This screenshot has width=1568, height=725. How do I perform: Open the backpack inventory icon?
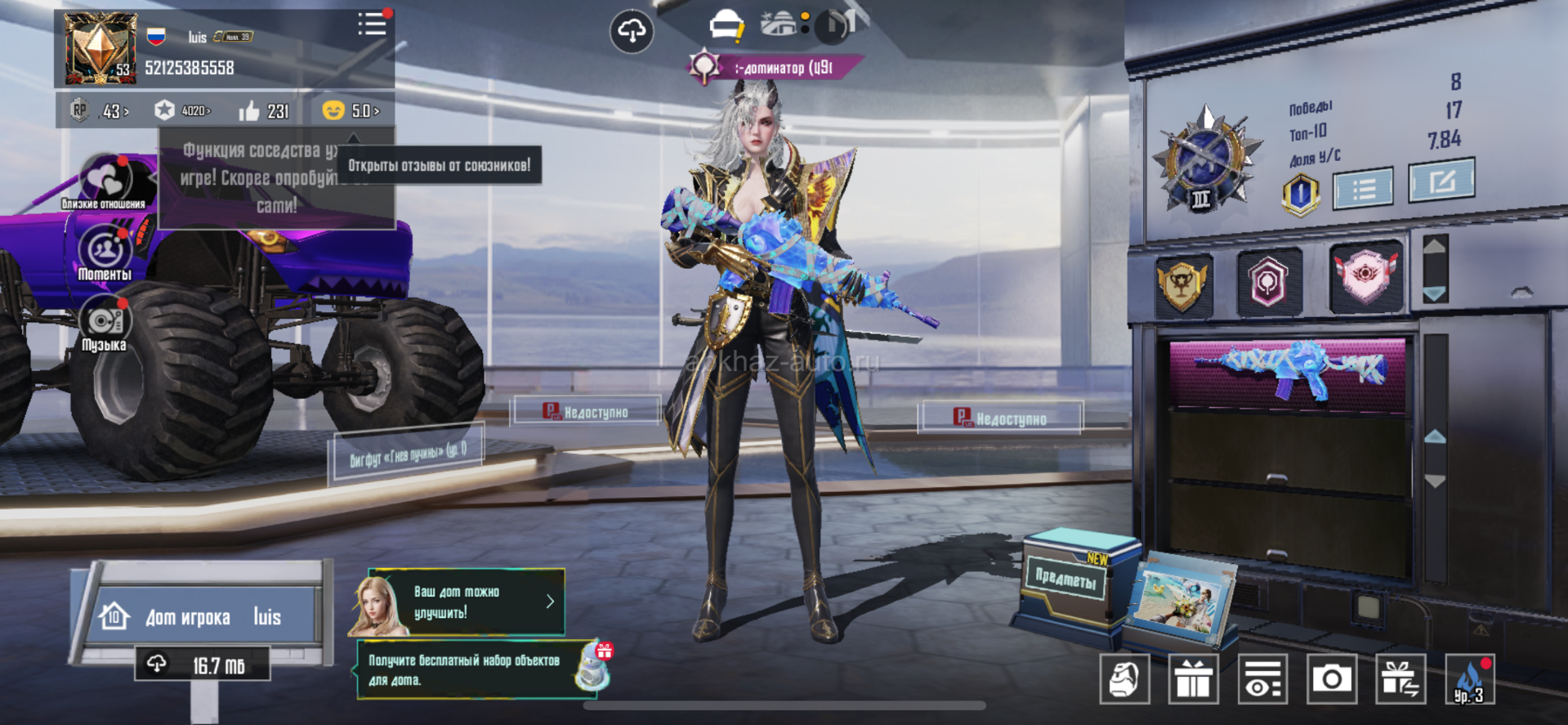click(1124, 678)
